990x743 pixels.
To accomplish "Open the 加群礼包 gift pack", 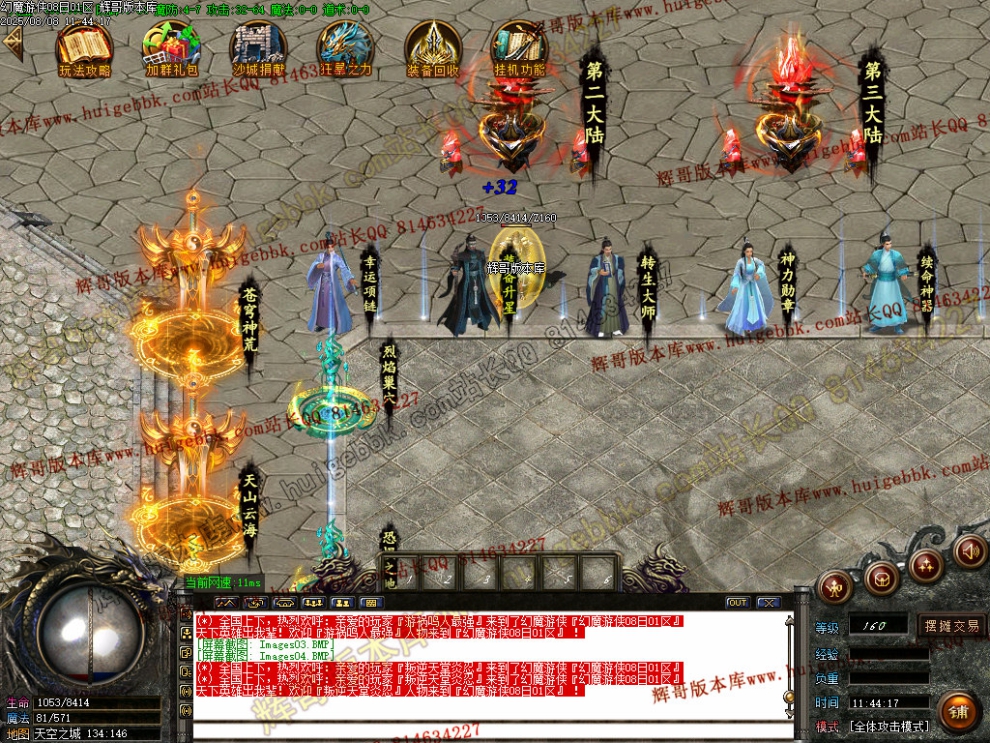I will [x=171, y=48].
